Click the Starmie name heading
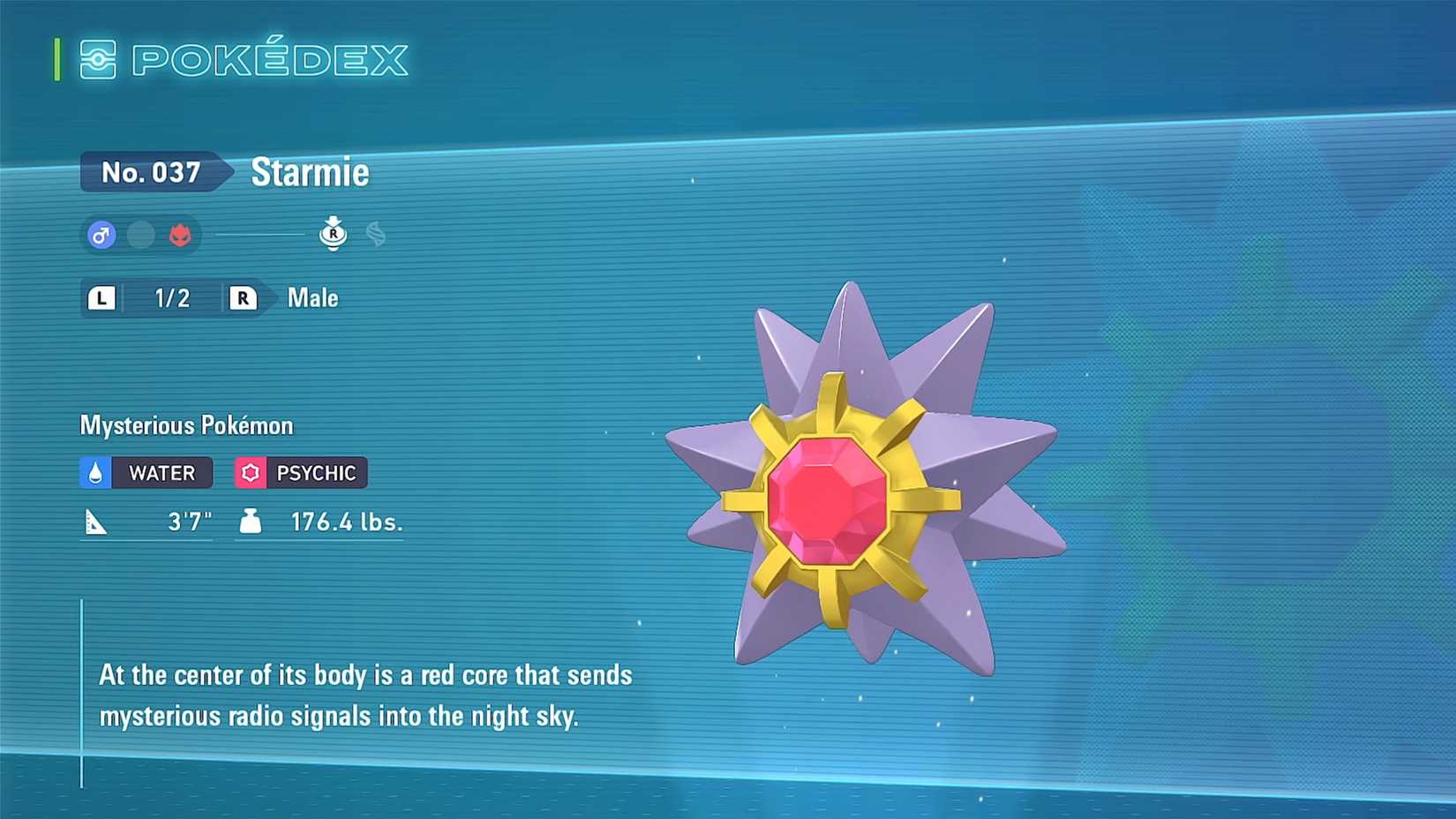 pyautogui.click(x=310, y=172)
